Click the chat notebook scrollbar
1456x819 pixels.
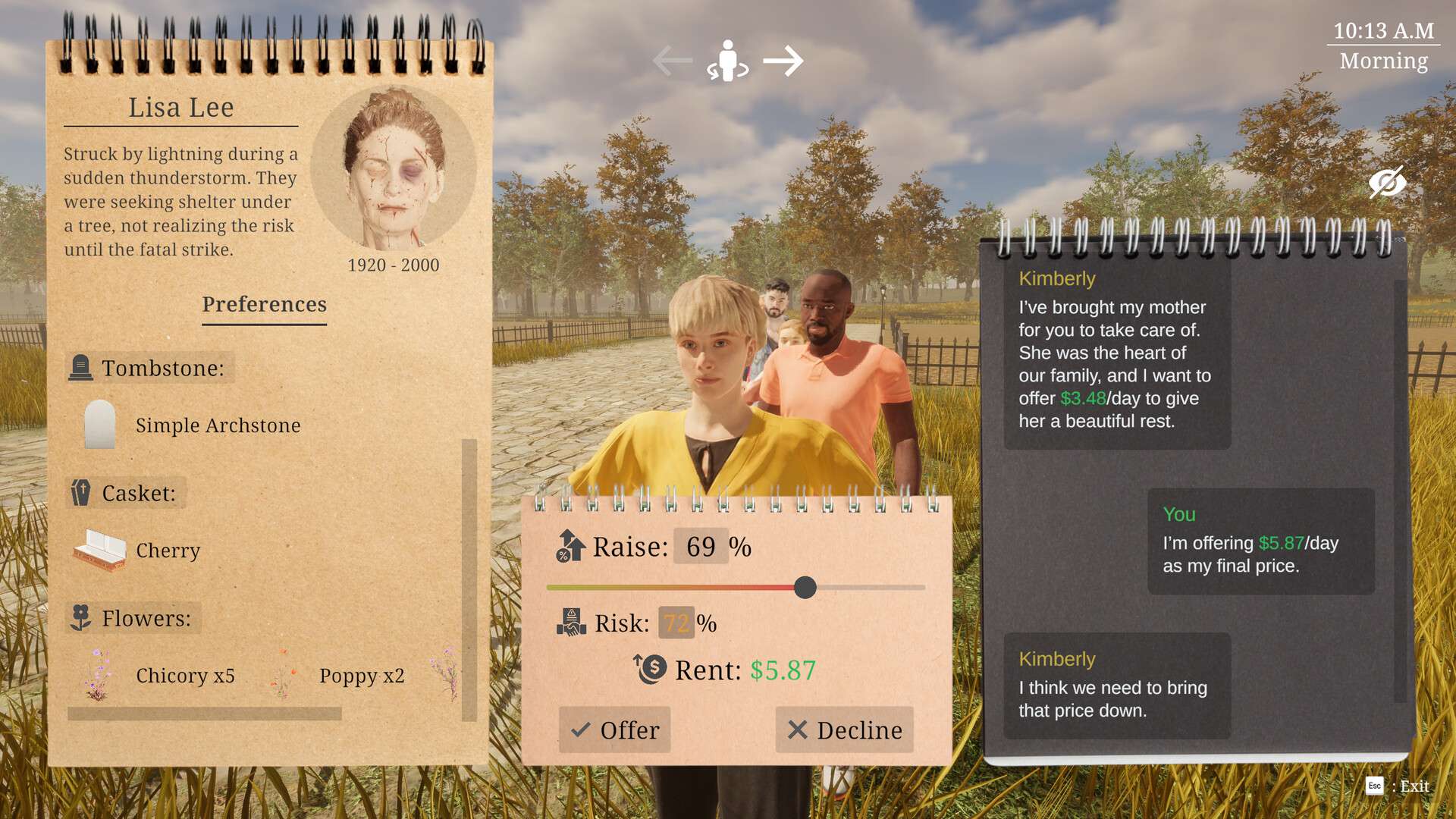(1400, 491)
